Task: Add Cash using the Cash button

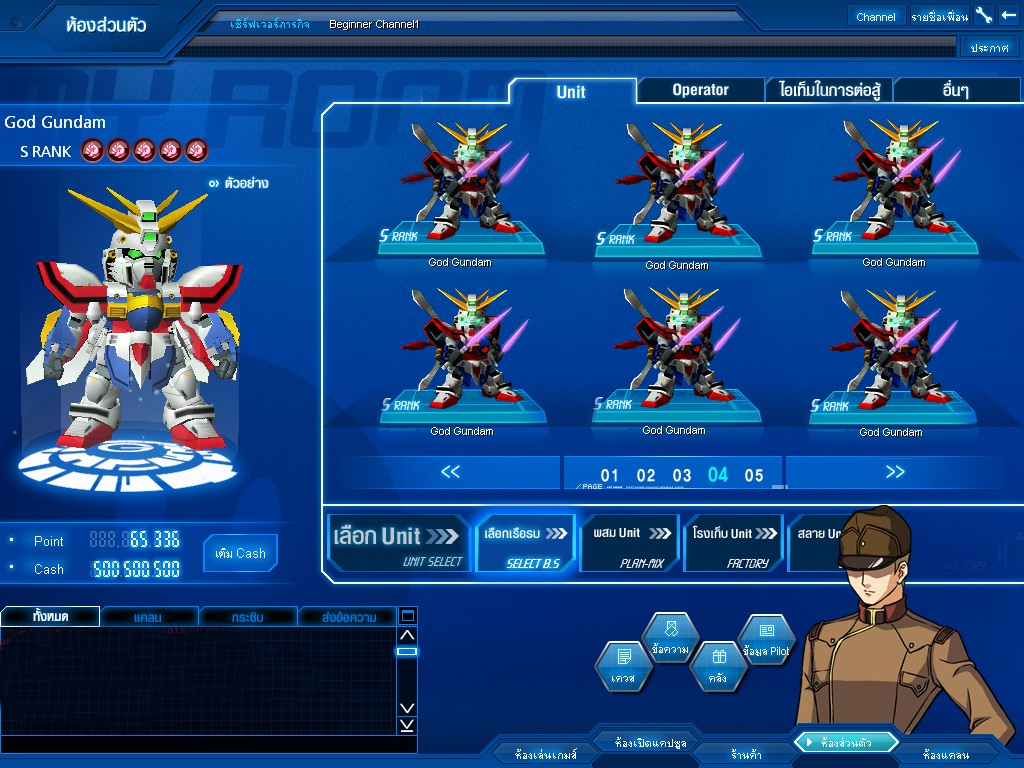Action: click(240, 553)
